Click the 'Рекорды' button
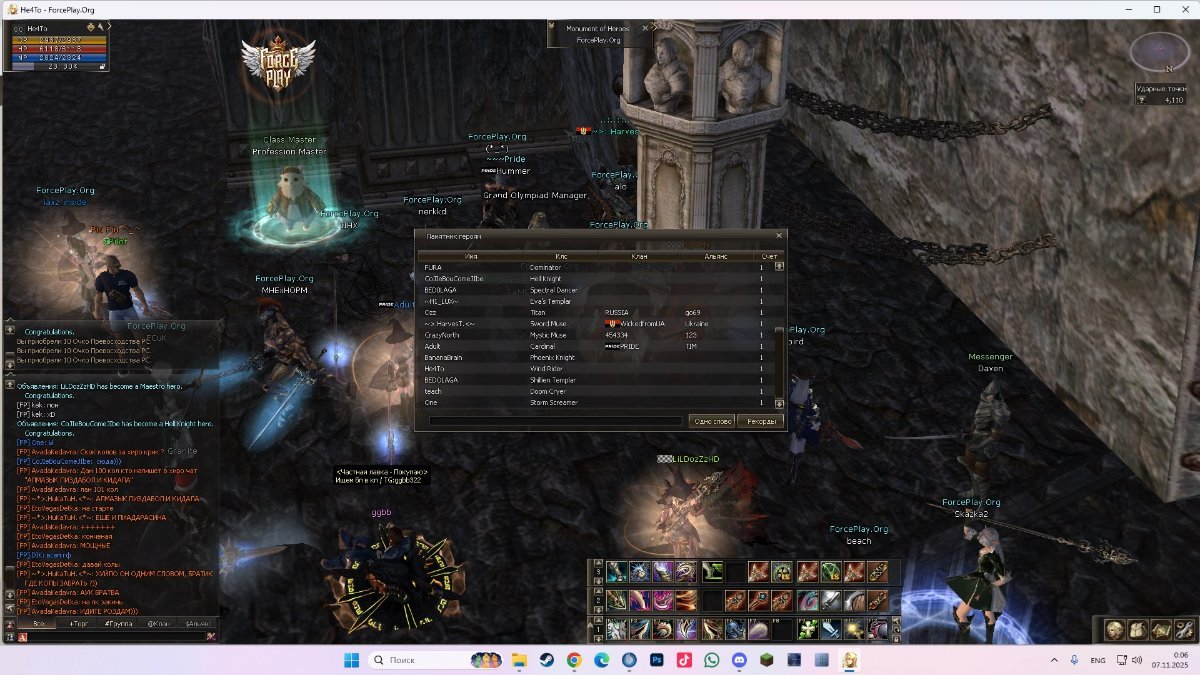Viewport: 1200px width, 675px height. (759, 421)
